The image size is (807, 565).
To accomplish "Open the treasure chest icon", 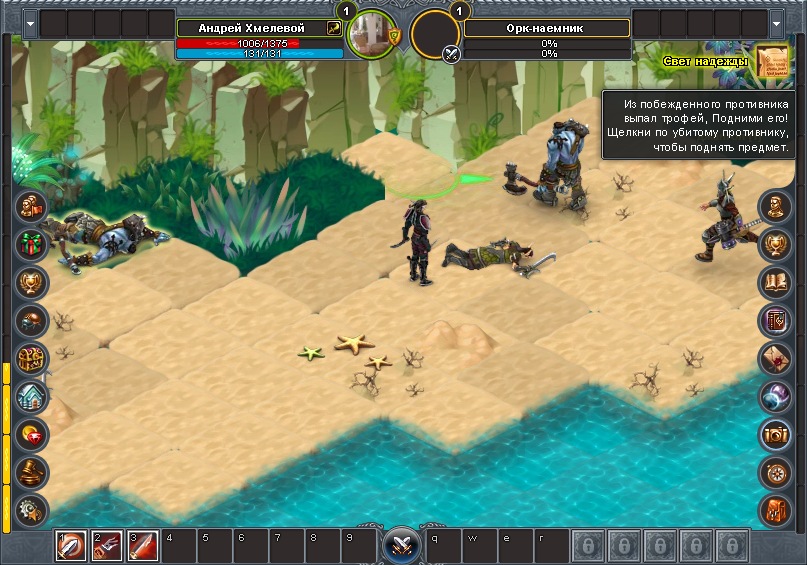I will [x=32, y=358].
